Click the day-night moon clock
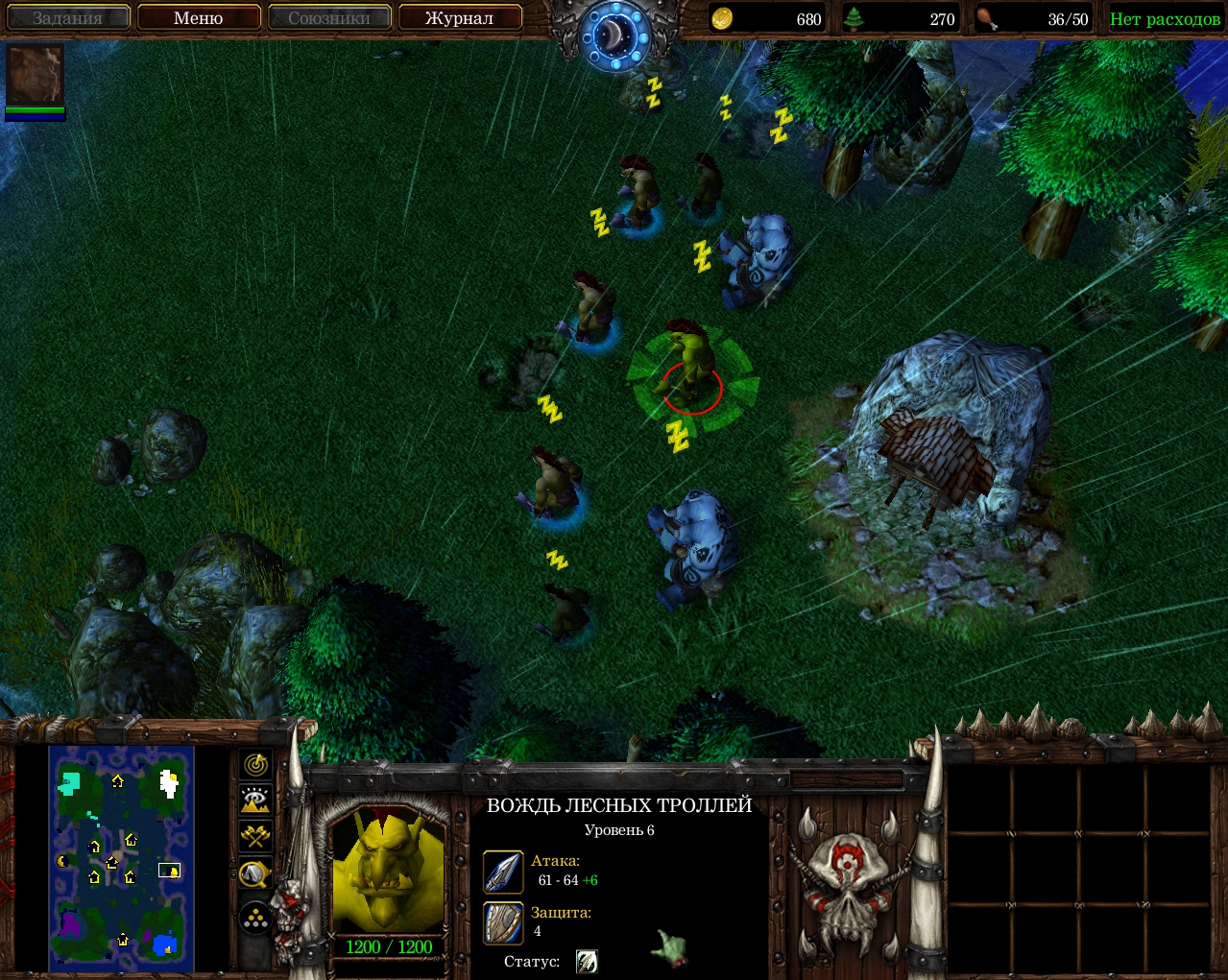Screen dimensions: 1228x980 coord(614,36)
